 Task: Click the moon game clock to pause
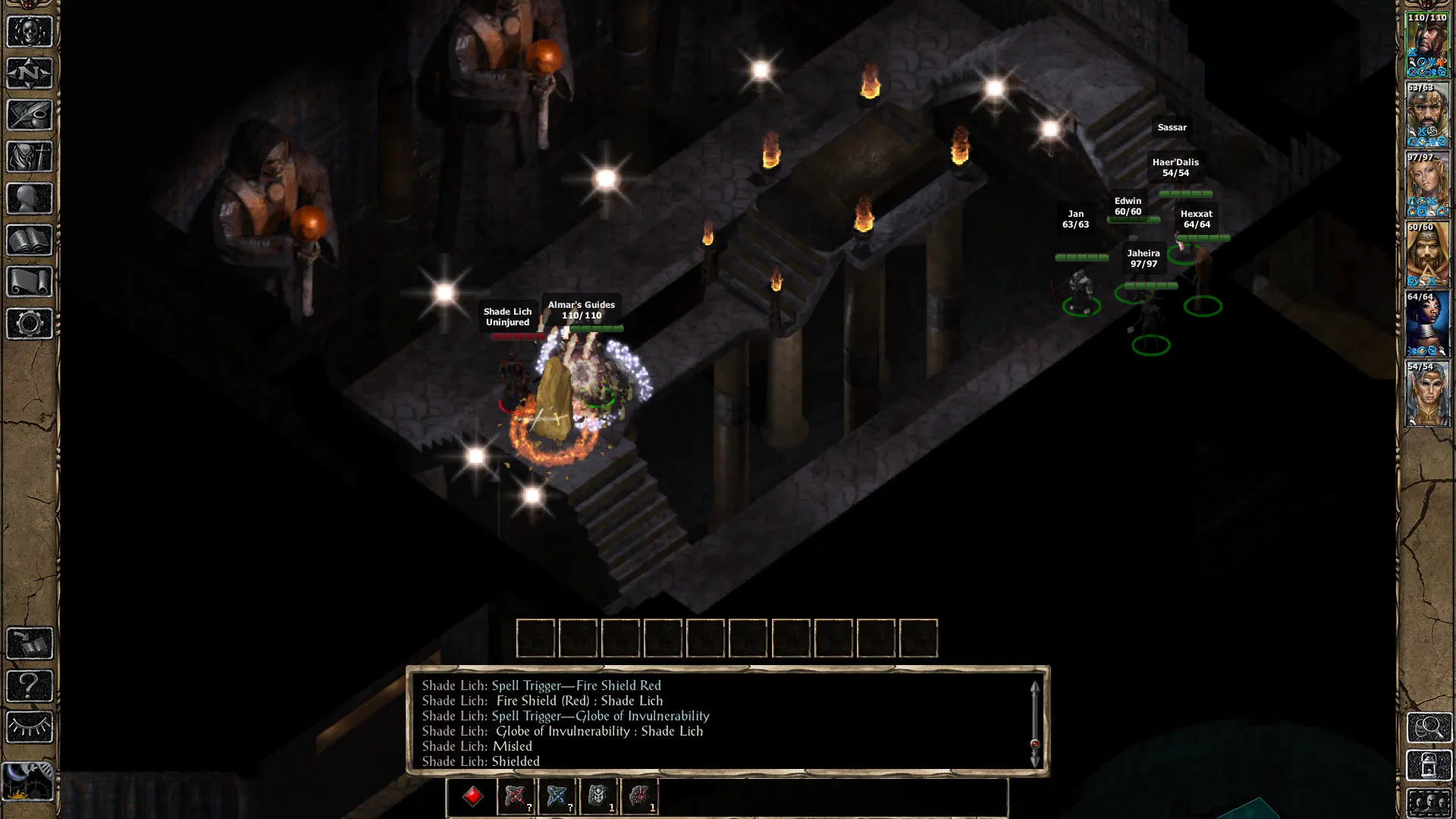(x=27, y=781)
